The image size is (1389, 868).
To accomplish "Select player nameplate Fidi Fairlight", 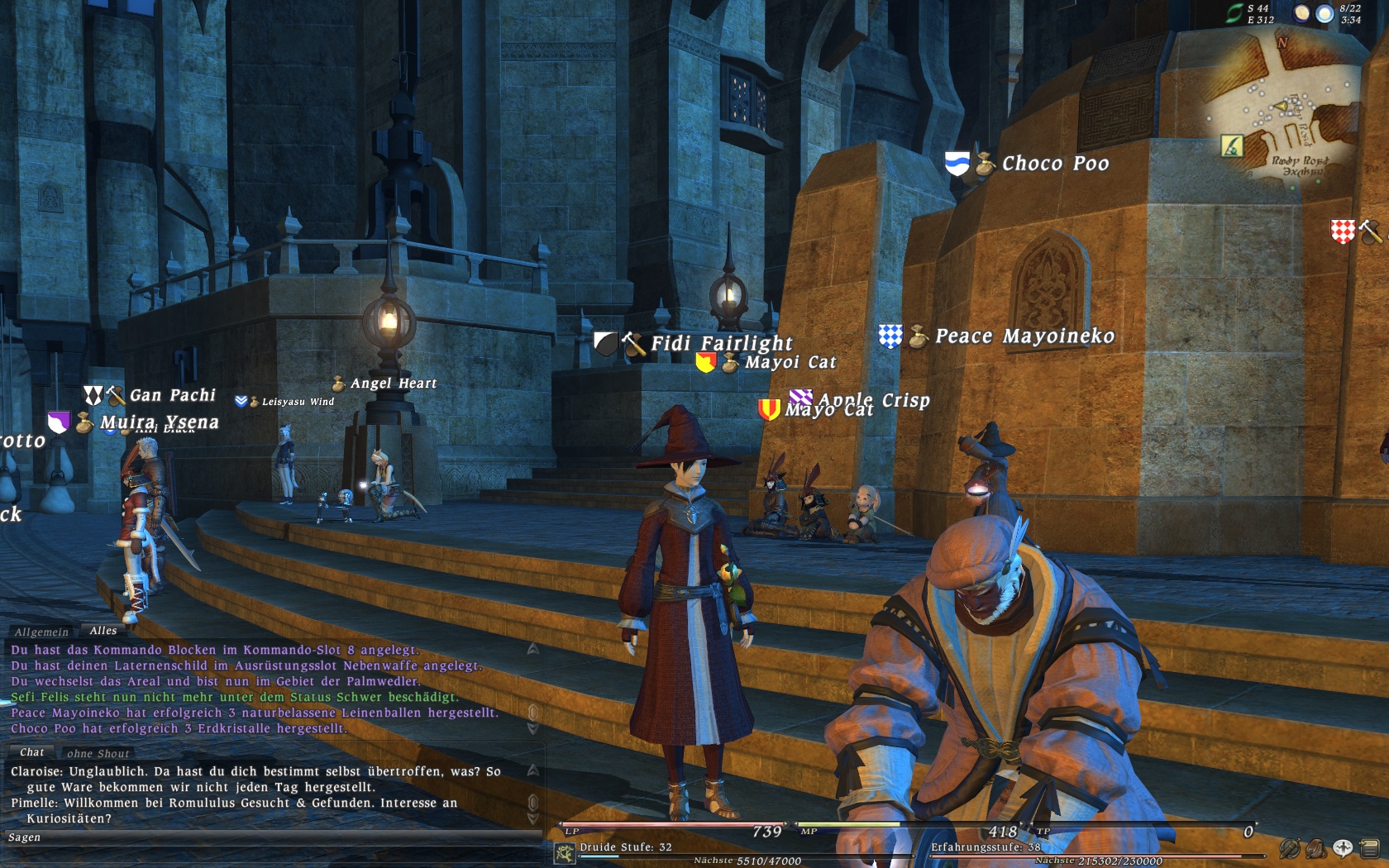I will pyautogui.click(x=721, y=343).
